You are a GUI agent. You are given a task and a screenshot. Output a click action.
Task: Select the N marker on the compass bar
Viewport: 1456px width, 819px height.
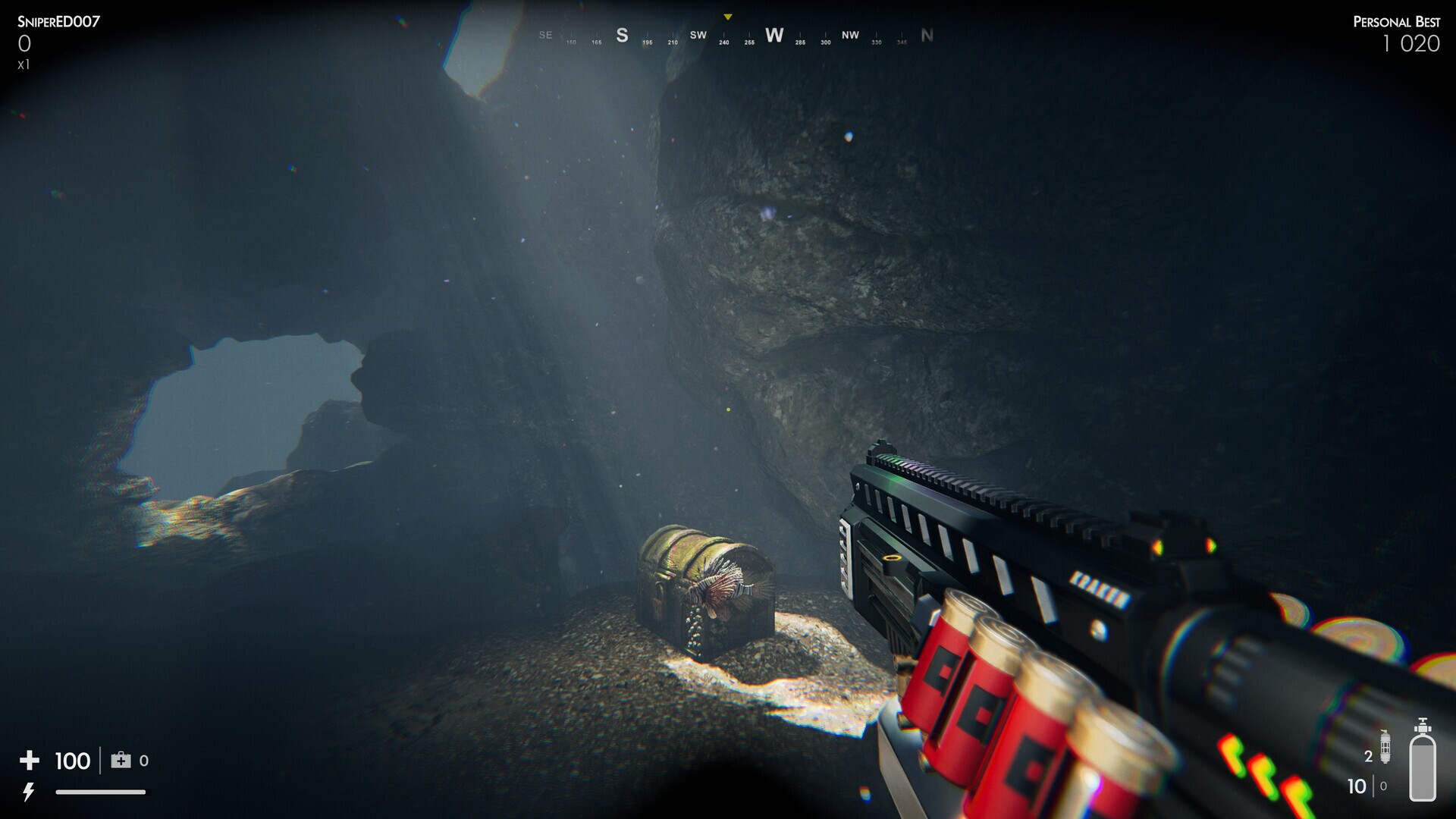pos(927,35)
